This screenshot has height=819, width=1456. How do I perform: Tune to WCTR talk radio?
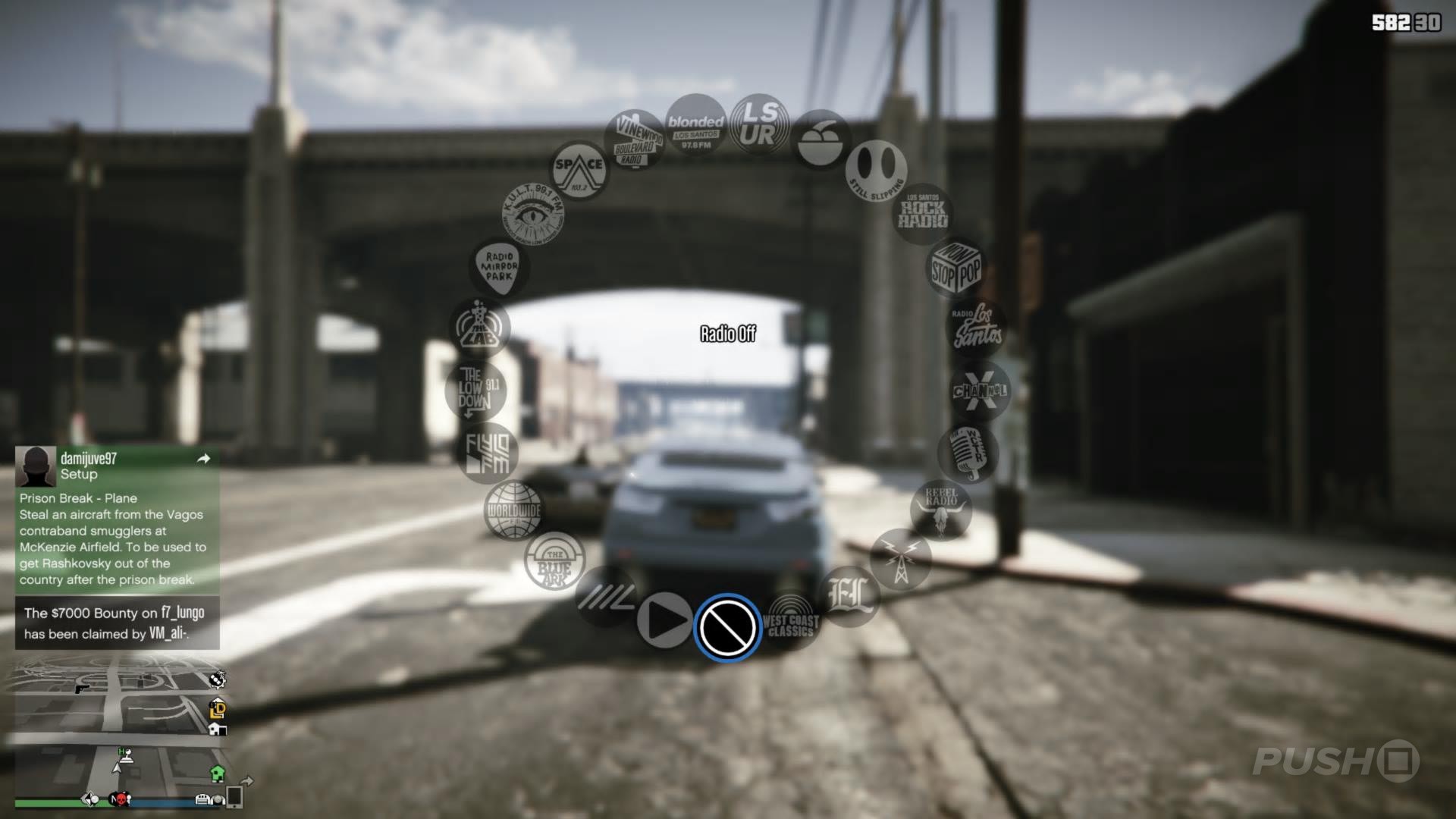point(968,453)
